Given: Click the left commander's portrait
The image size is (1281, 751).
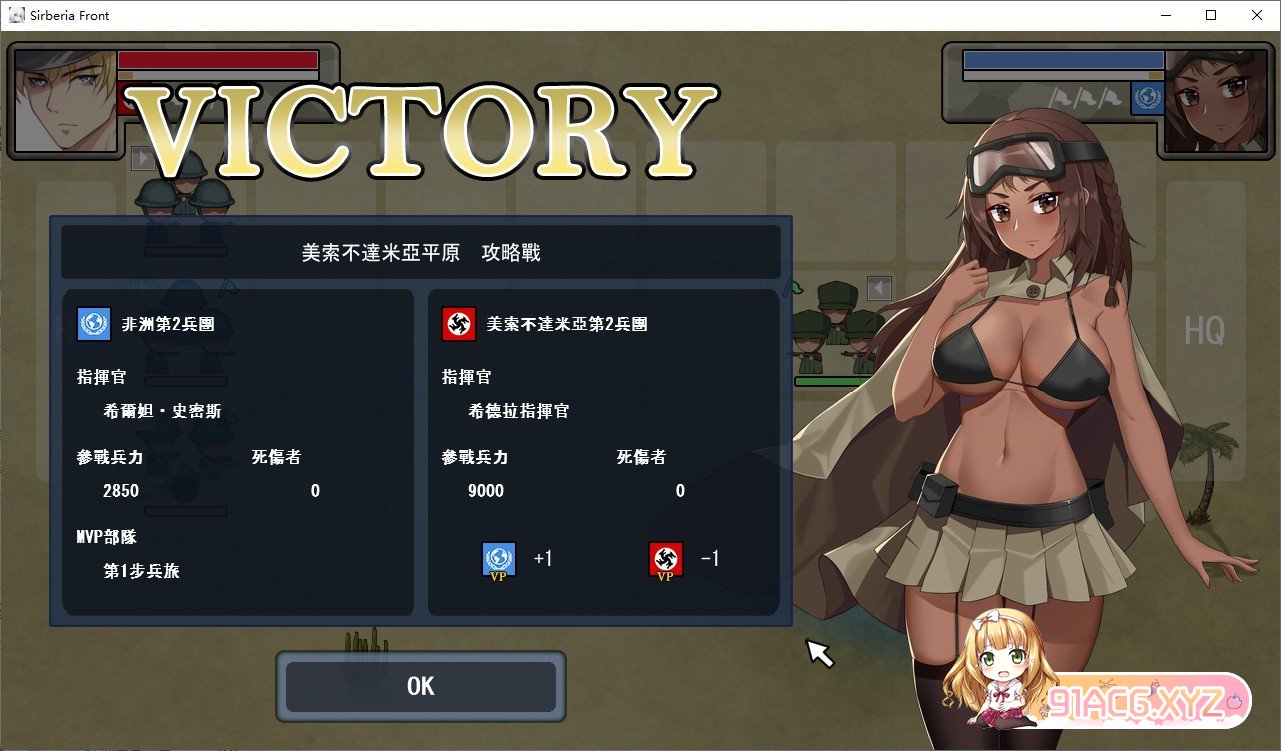Looking at the screenshot, I should tap(65, 99).
